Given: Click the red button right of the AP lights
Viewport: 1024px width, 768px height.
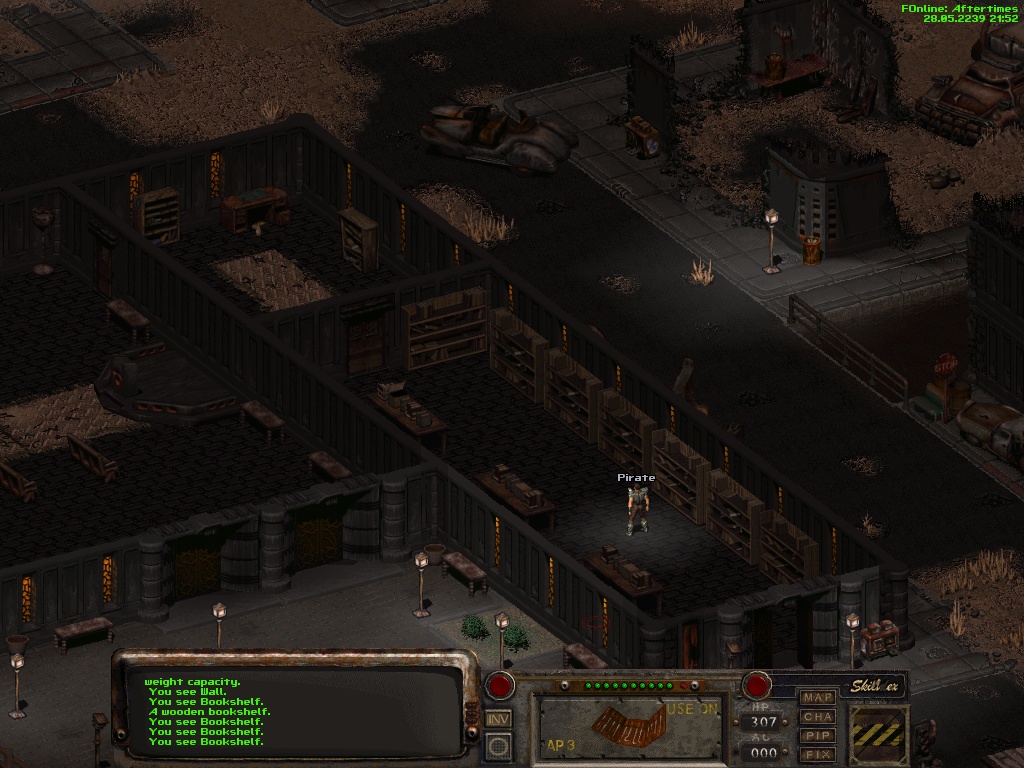Looking at the screenshot, I should point(756,686).
